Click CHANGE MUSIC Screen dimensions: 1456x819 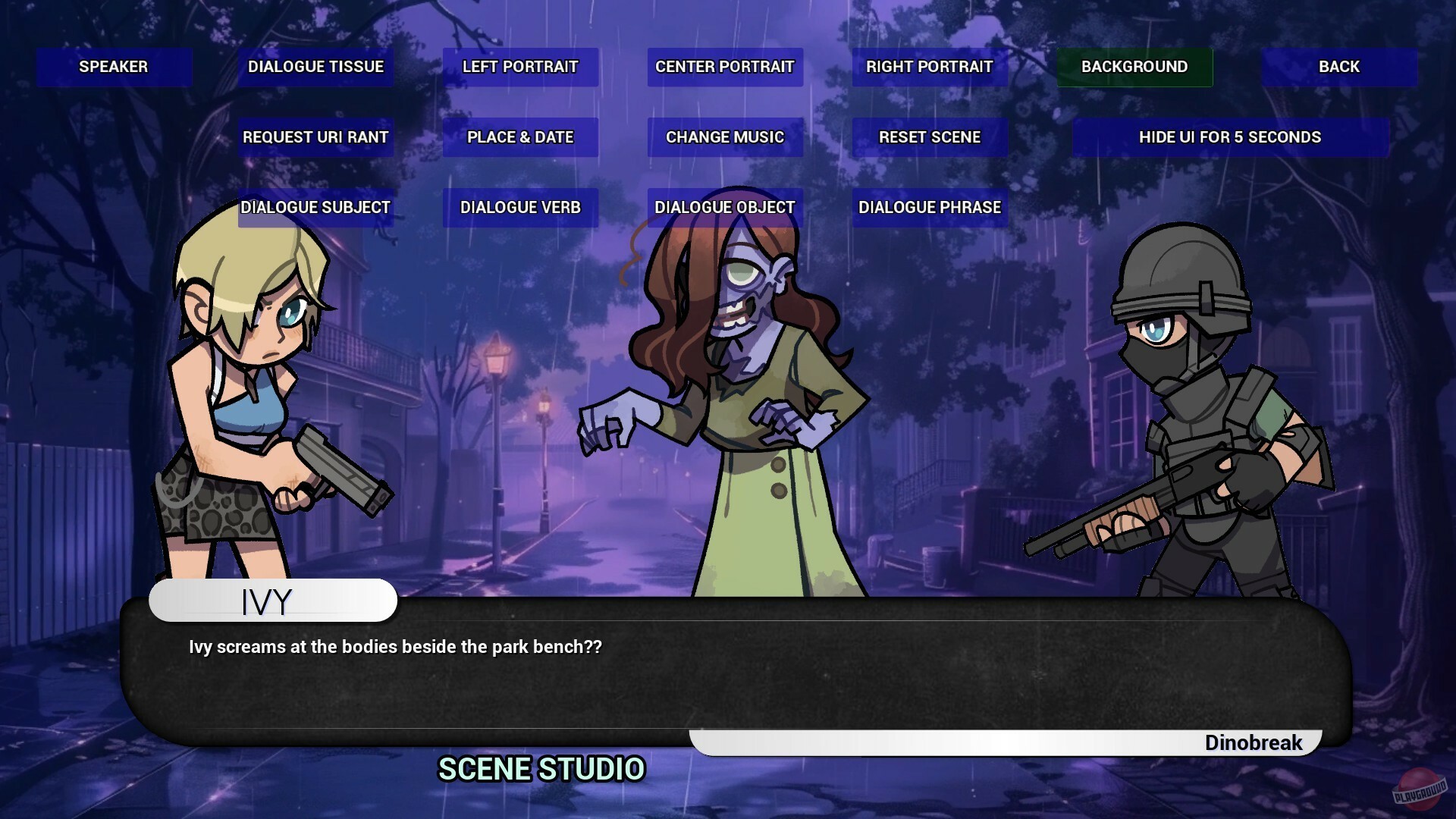coord(724,137)
